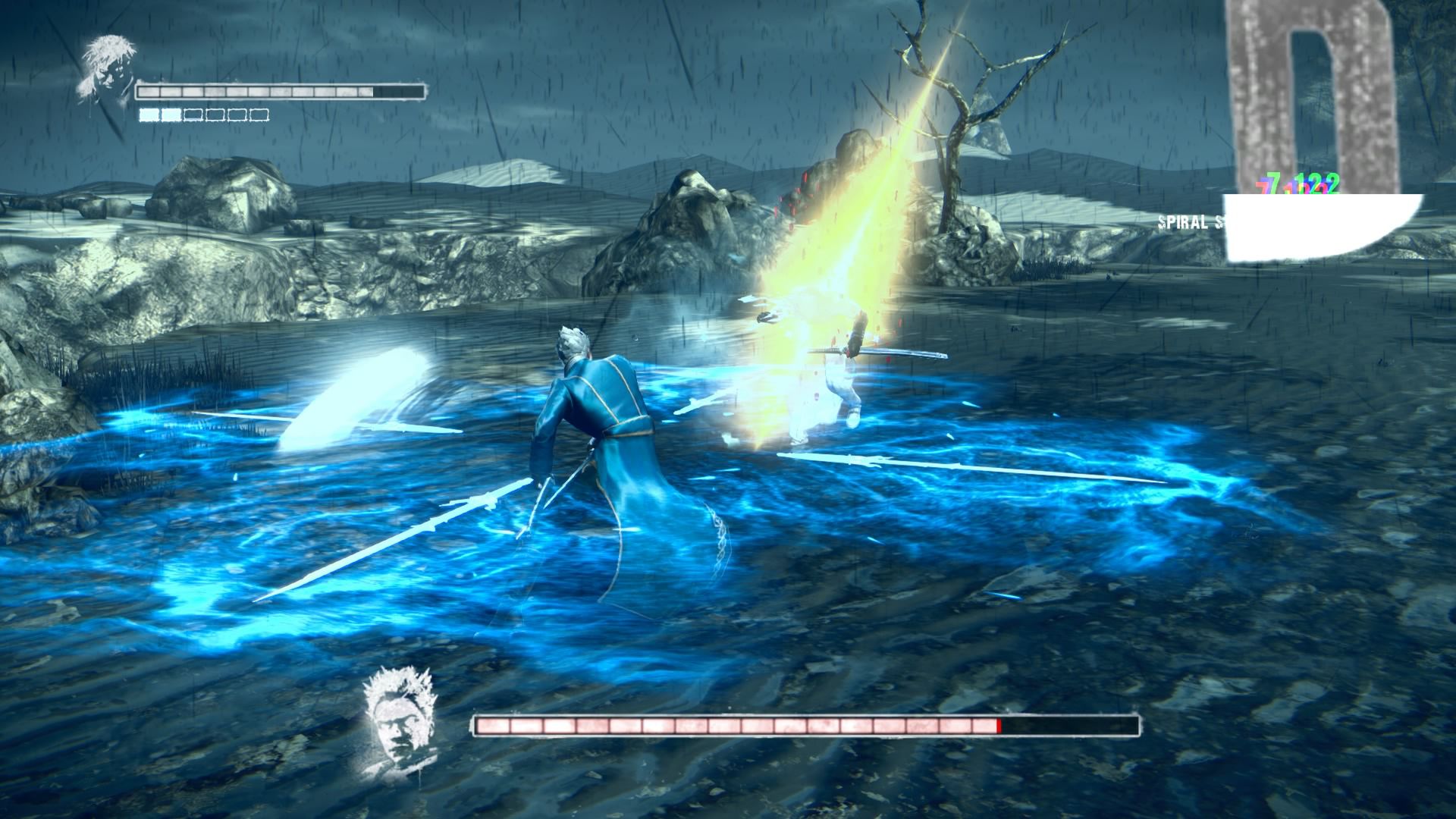Open the SPIRAL S style name label

[1191, 222]
